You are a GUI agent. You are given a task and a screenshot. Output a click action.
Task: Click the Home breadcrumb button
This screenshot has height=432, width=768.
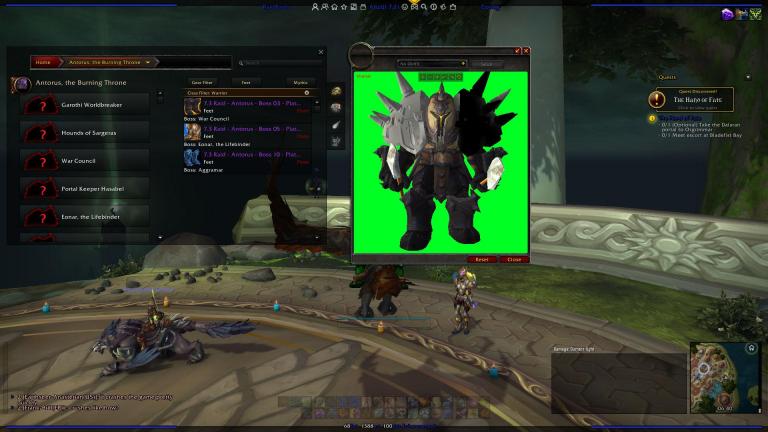coord(44,62)
